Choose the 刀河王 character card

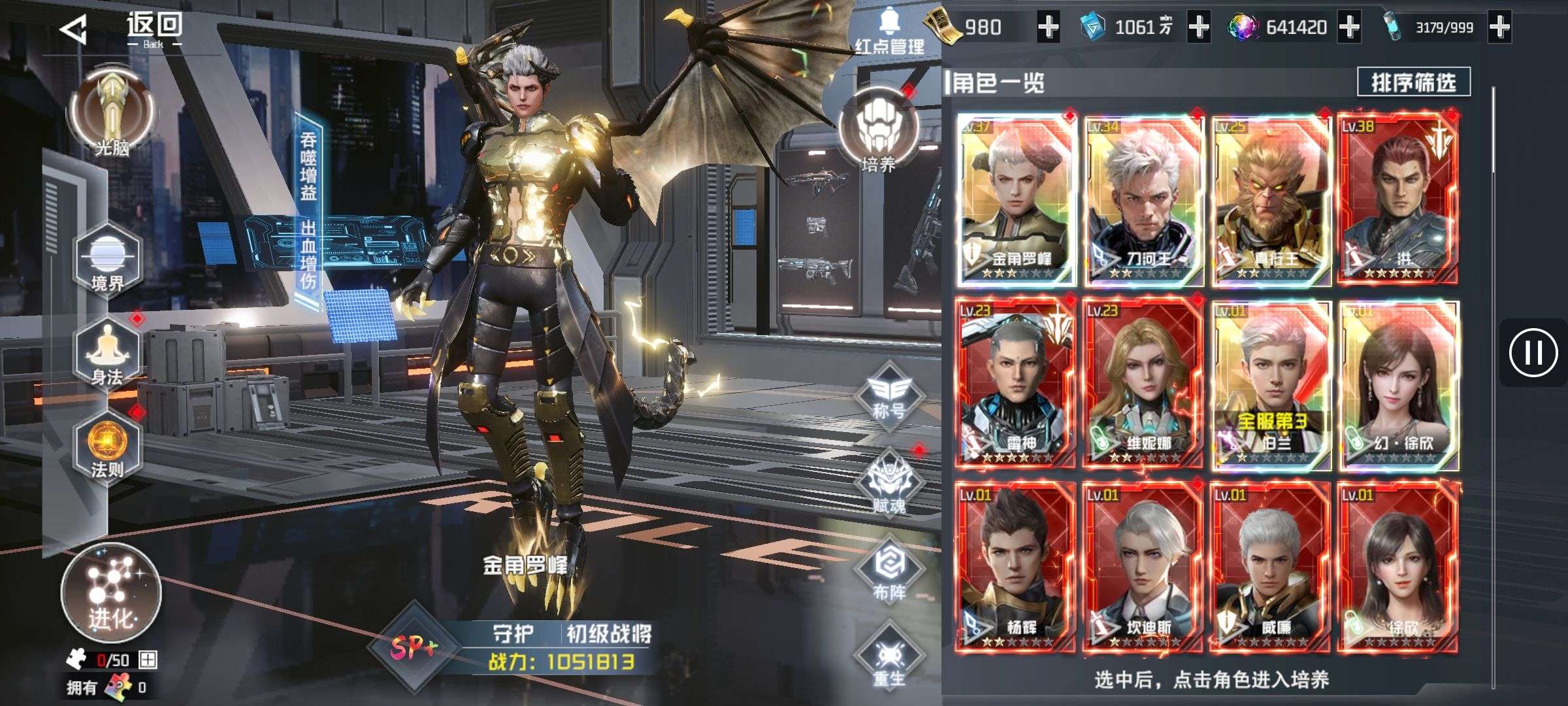click(x=1143, y=199)
